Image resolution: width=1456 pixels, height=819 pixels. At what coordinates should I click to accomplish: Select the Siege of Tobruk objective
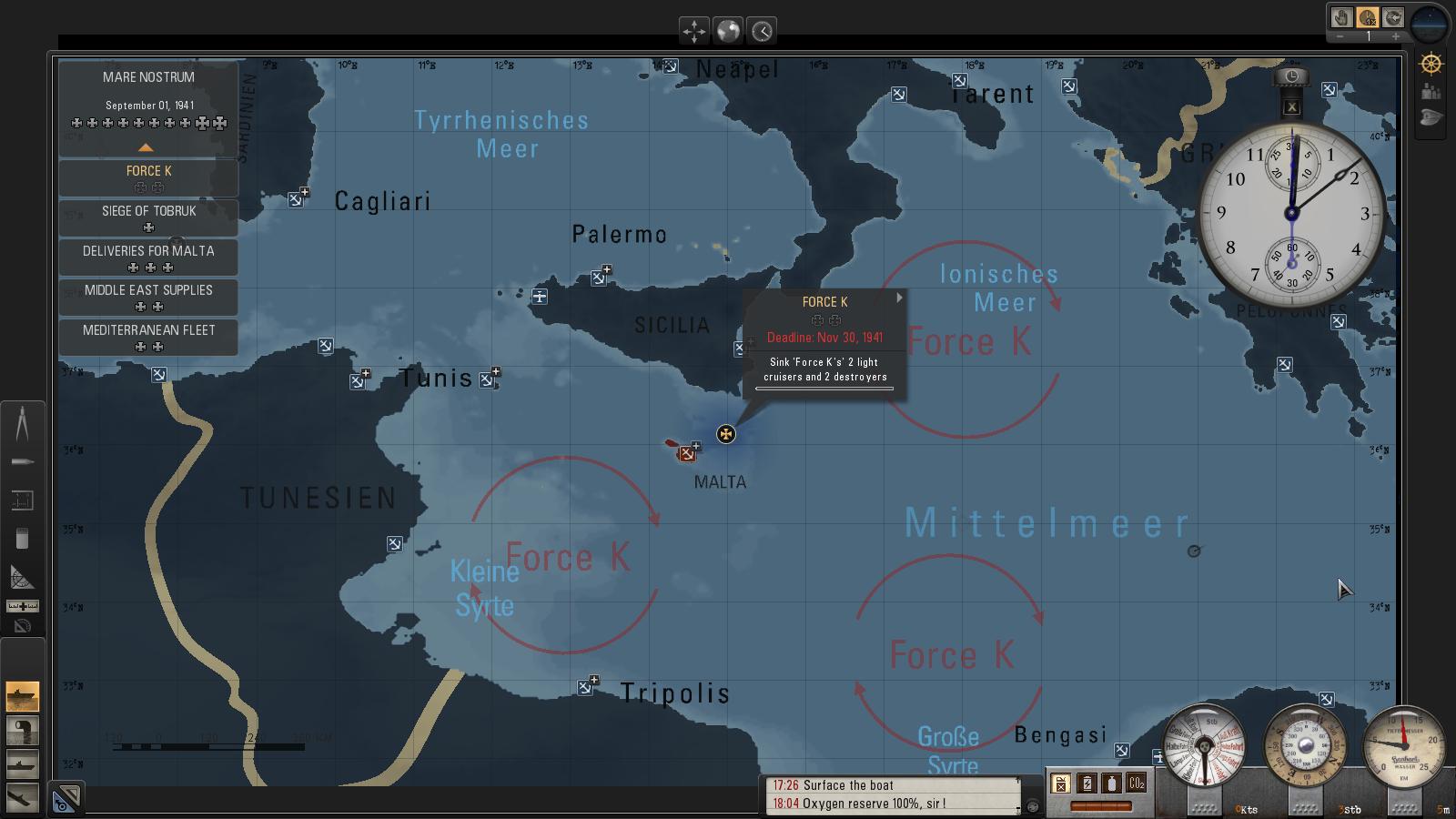coord(148,217)
